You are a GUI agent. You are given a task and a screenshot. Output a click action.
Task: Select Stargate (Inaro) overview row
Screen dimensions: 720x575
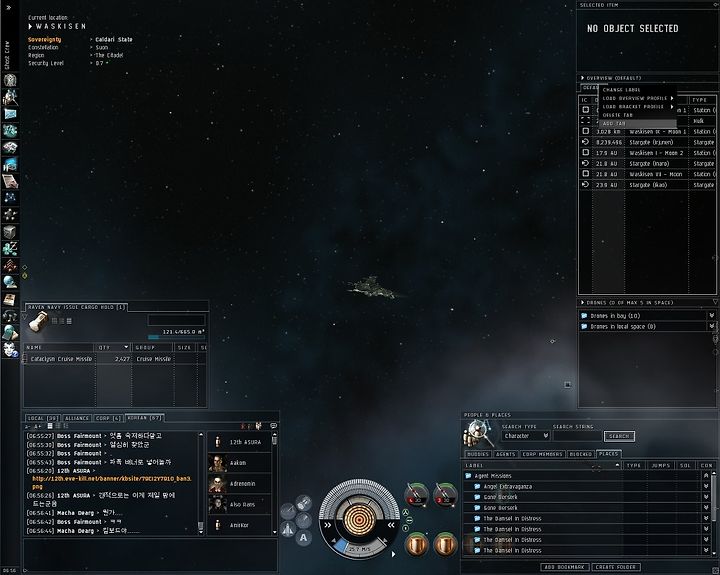643,163
